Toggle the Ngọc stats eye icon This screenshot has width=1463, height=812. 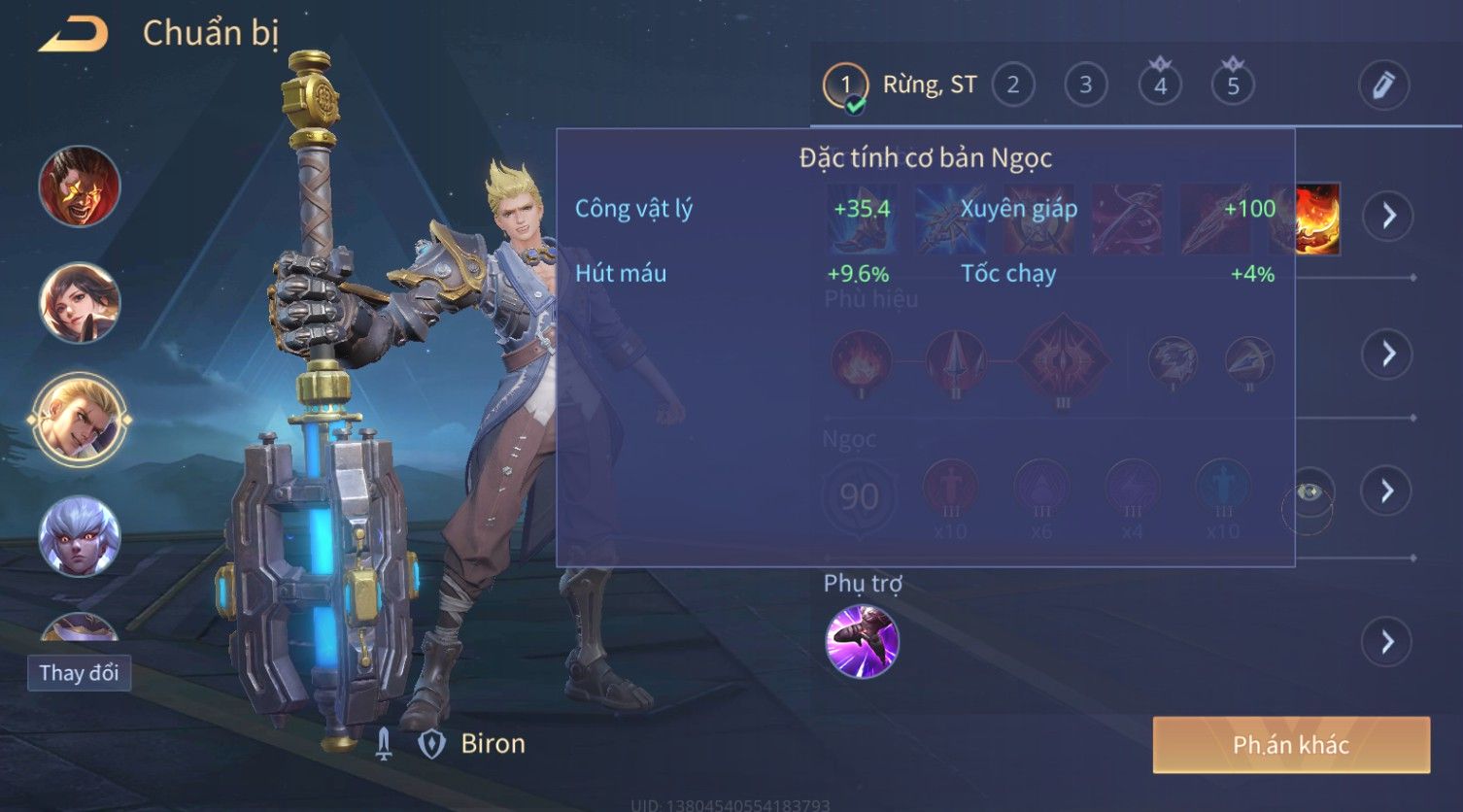[1309, 493]
